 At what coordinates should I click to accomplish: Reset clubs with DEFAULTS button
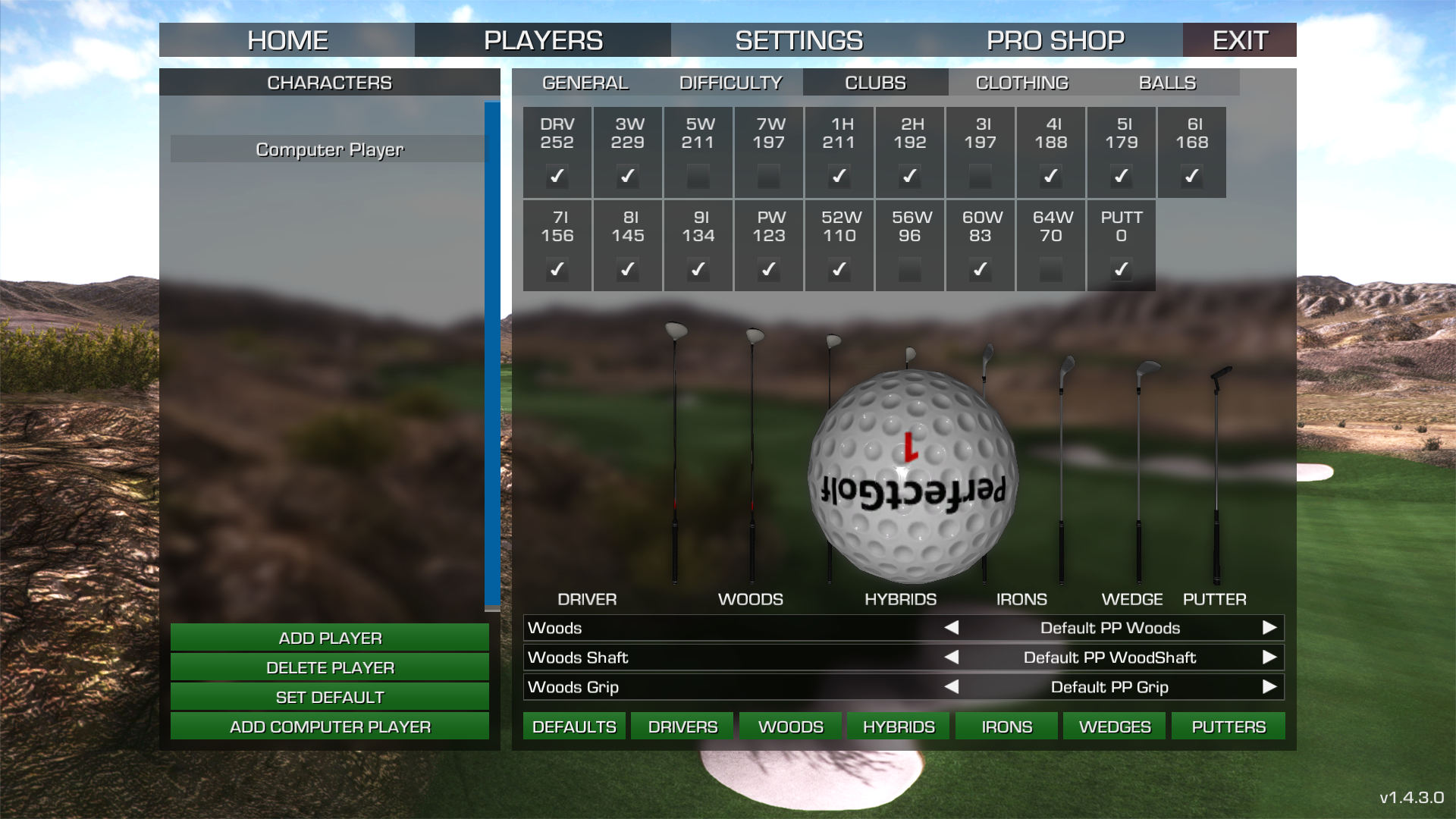(x=574, y=726)
